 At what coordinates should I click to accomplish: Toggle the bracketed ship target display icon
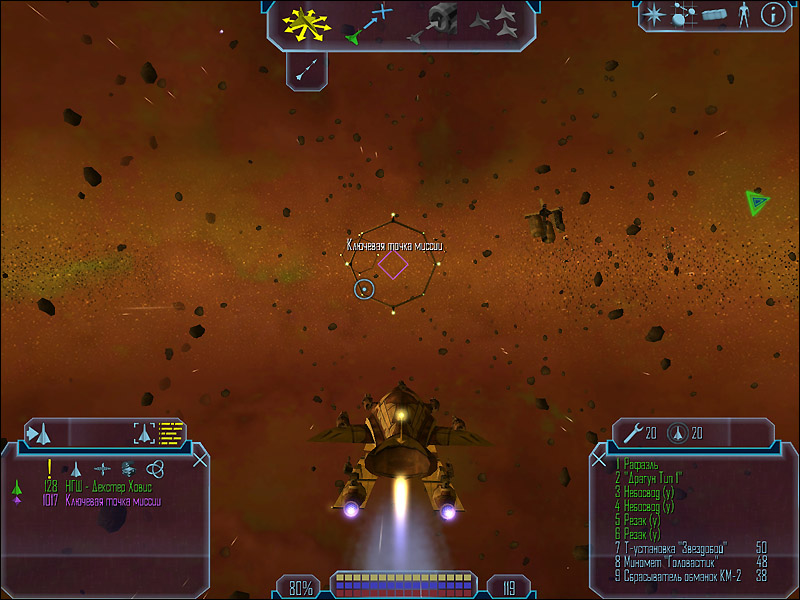[x=146, y=433]
